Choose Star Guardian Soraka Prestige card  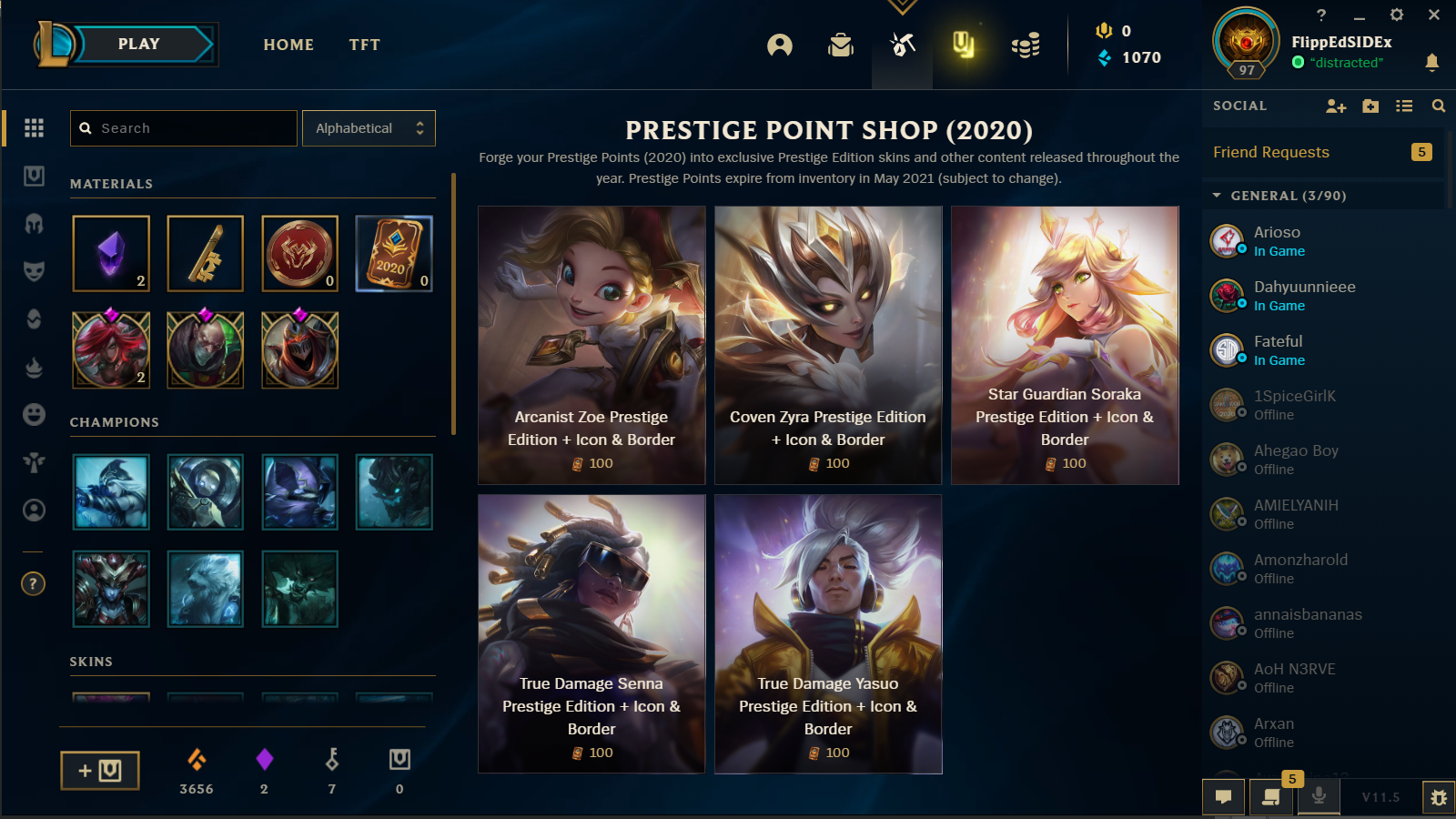(1065, 345)
